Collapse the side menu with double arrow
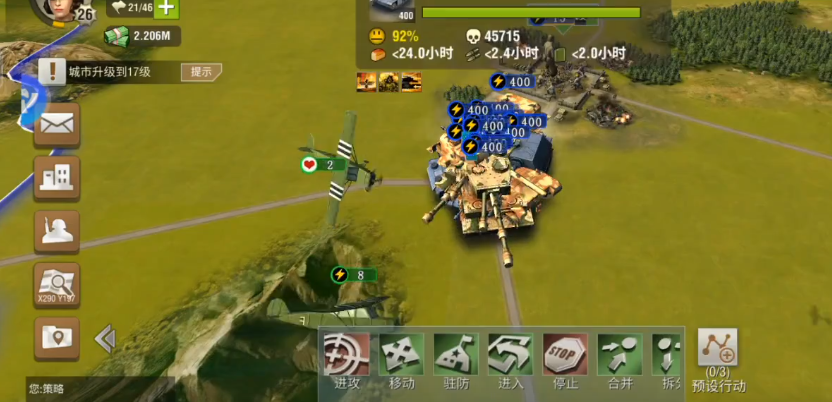The height and width of the screenshot is (402, 832). pyautogui.click(x=104, y=339)
